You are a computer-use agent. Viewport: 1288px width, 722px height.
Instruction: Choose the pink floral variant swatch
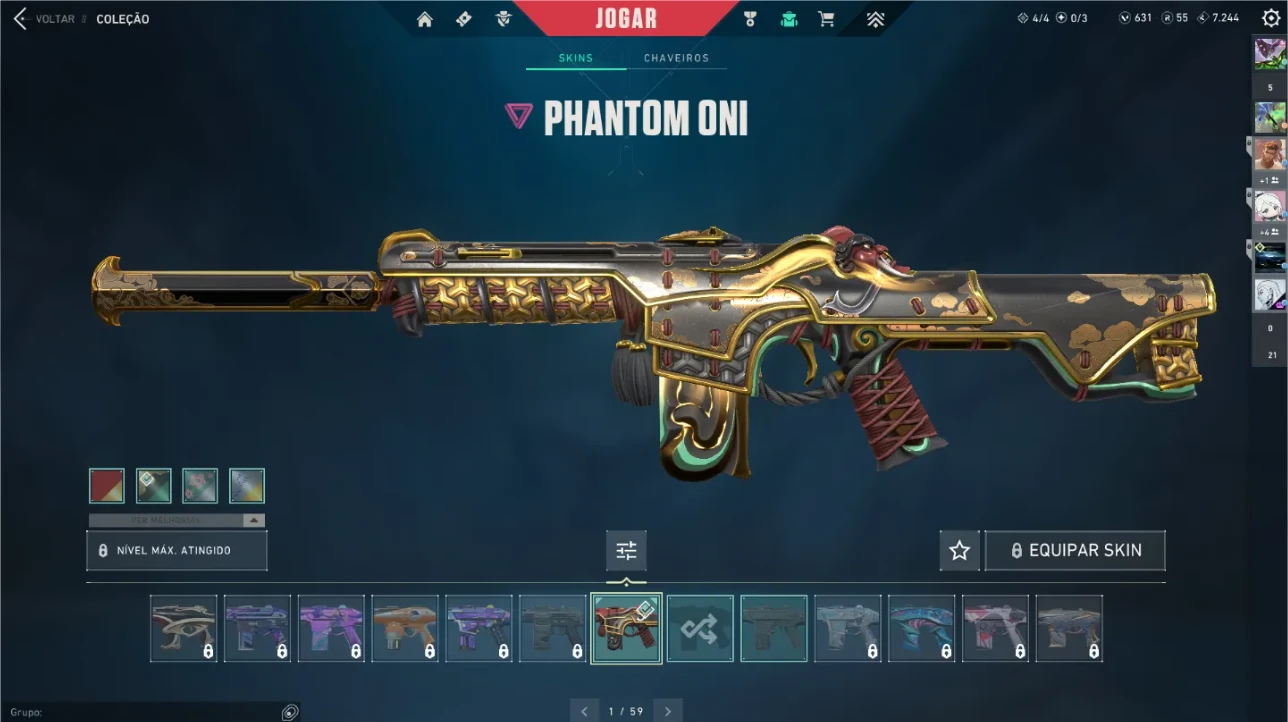point(200,486)
